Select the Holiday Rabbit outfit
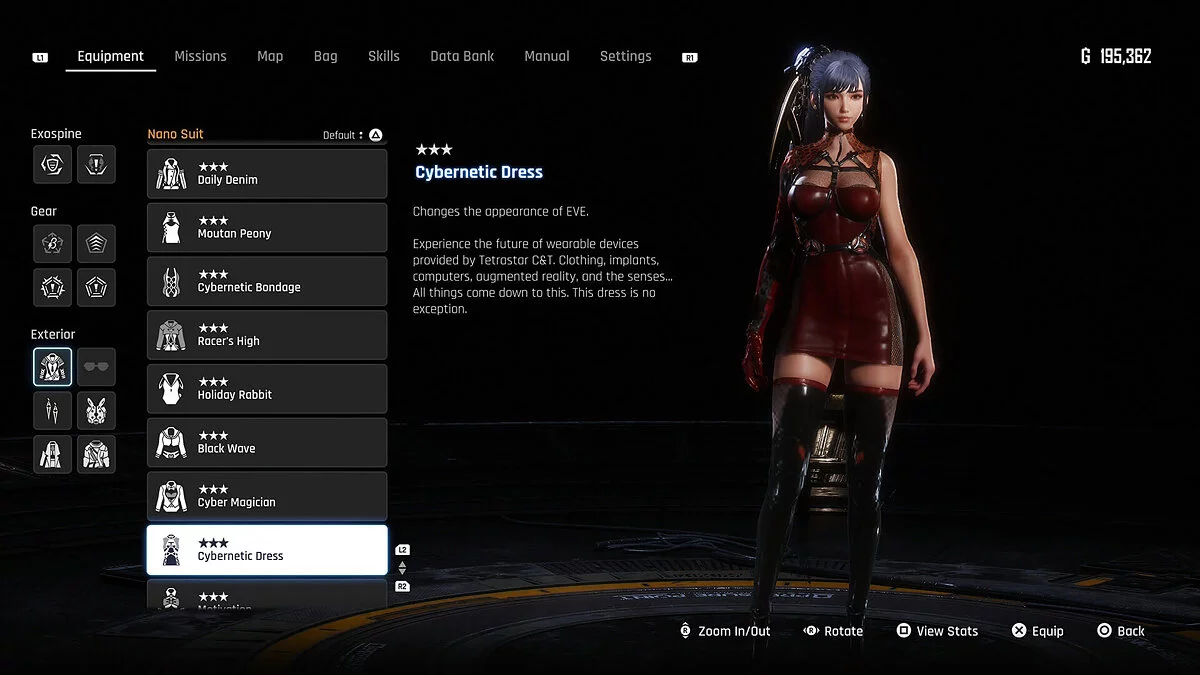The height and width of the screenshot is (675, 1200). (267, 389)
